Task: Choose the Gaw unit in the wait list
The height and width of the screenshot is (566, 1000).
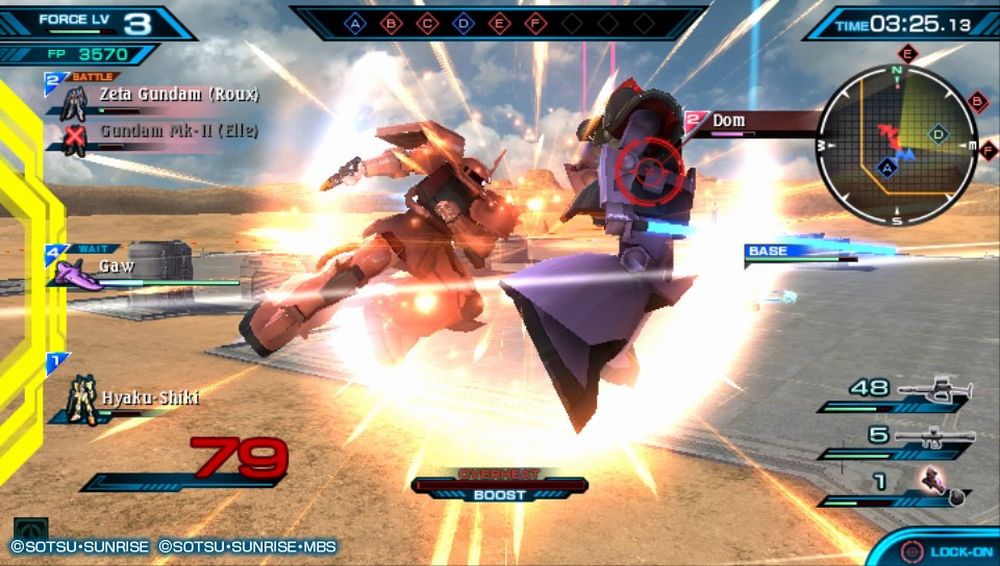Action: pos(116,267)
